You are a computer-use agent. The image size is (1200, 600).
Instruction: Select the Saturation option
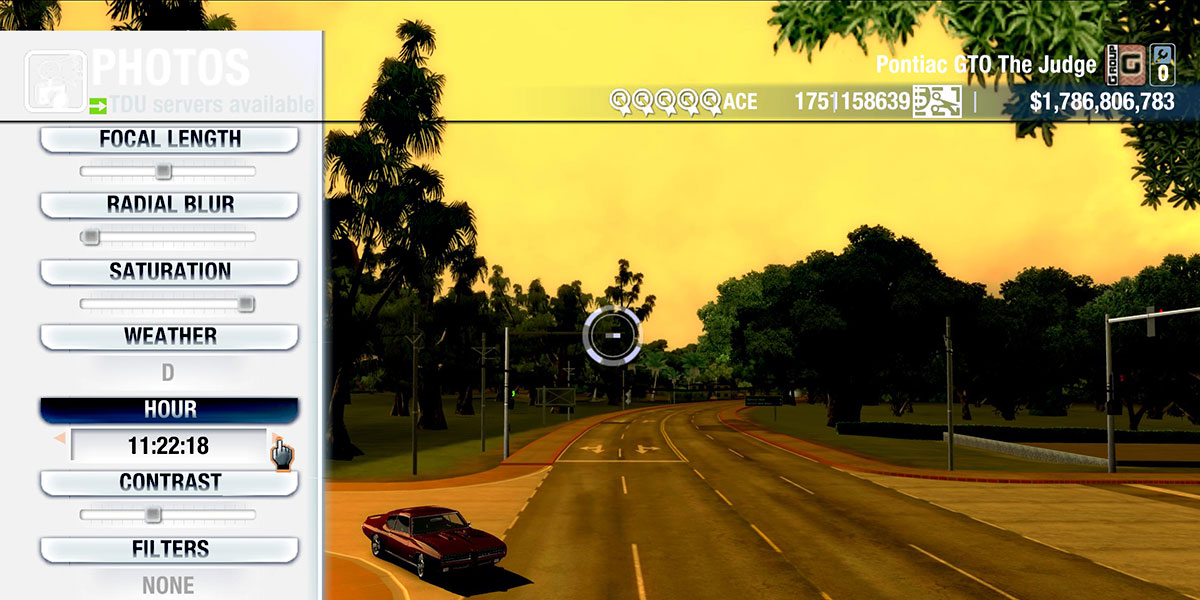click(x=169, y=272)
